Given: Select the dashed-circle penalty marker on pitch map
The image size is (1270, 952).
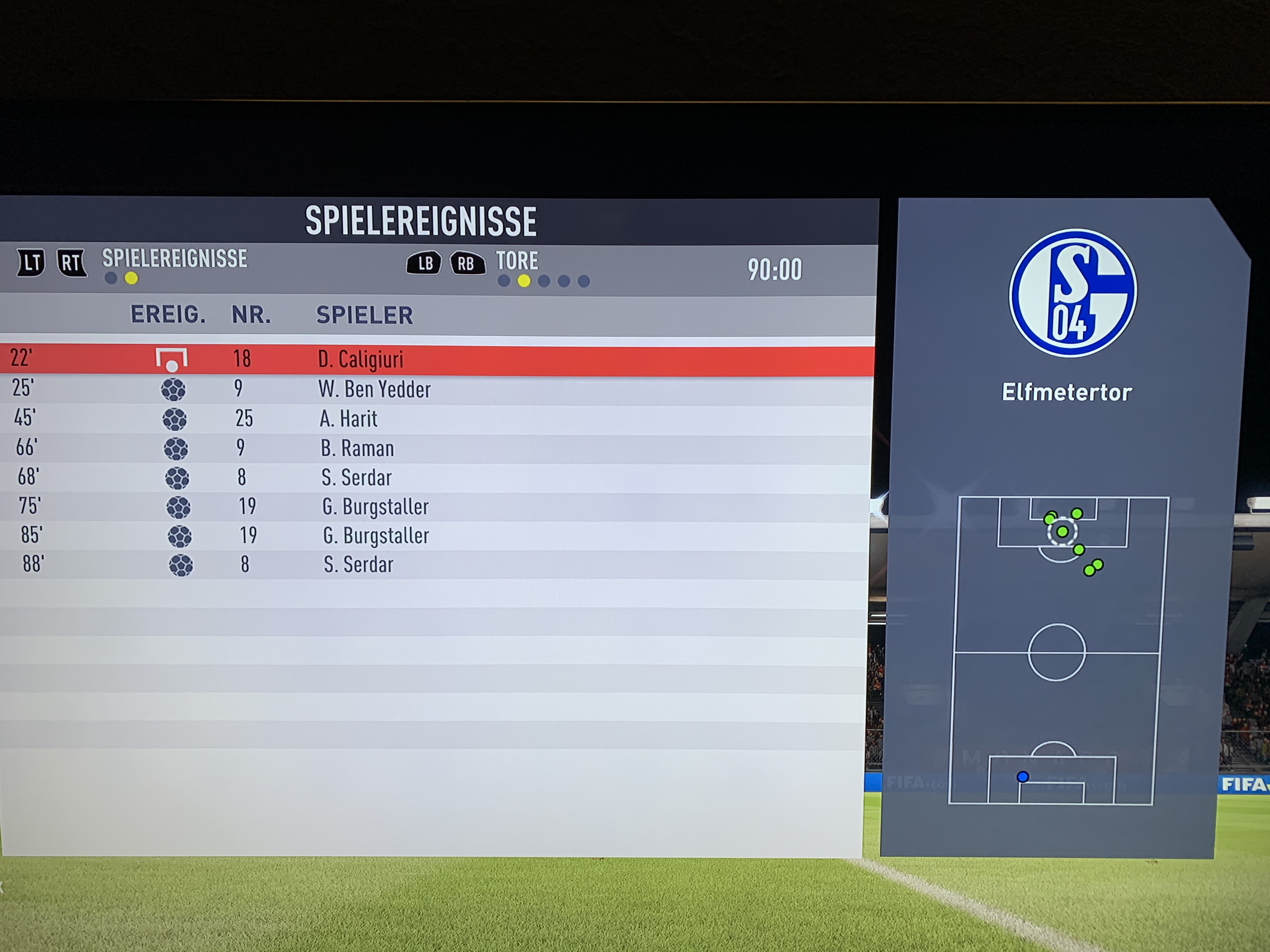Looking at the screenshot, I should (1062, 532).
